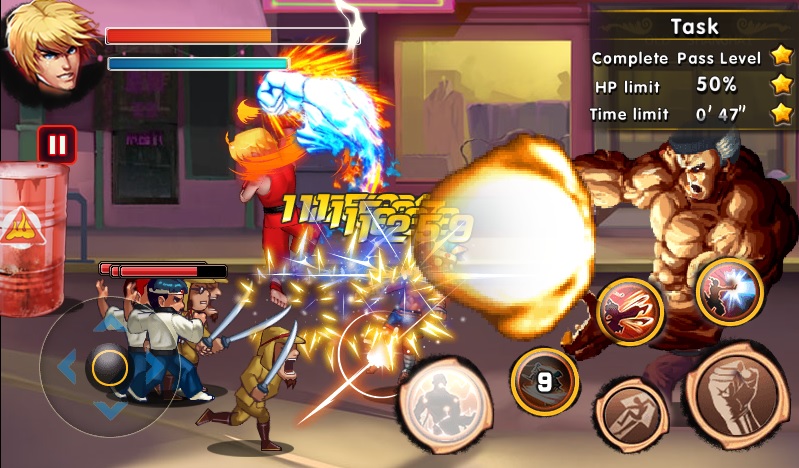Tap the joystick's down arrow
799x468 pixels.
click(x=108, y=410)
